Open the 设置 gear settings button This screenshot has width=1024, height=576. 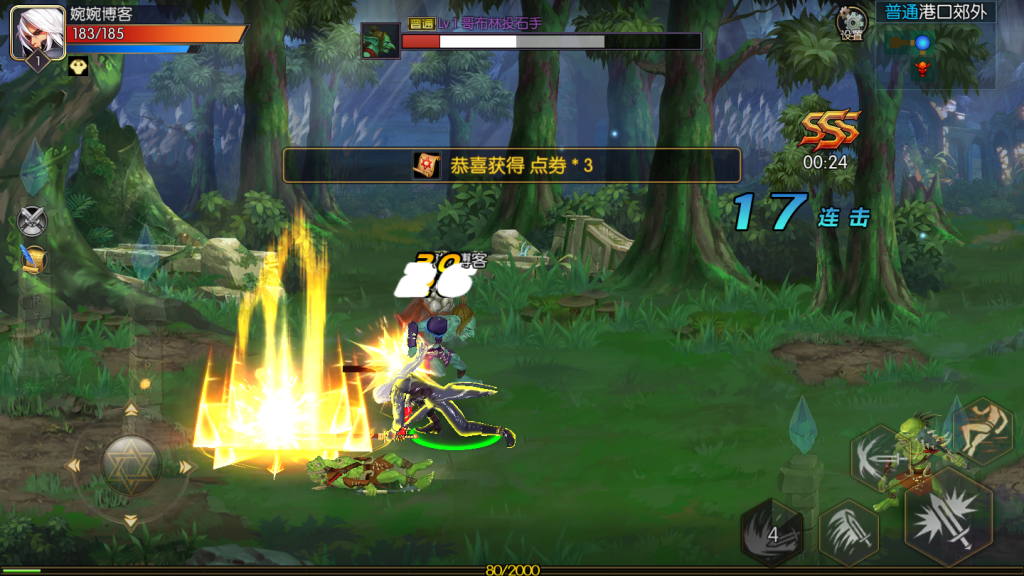point(852,23)
